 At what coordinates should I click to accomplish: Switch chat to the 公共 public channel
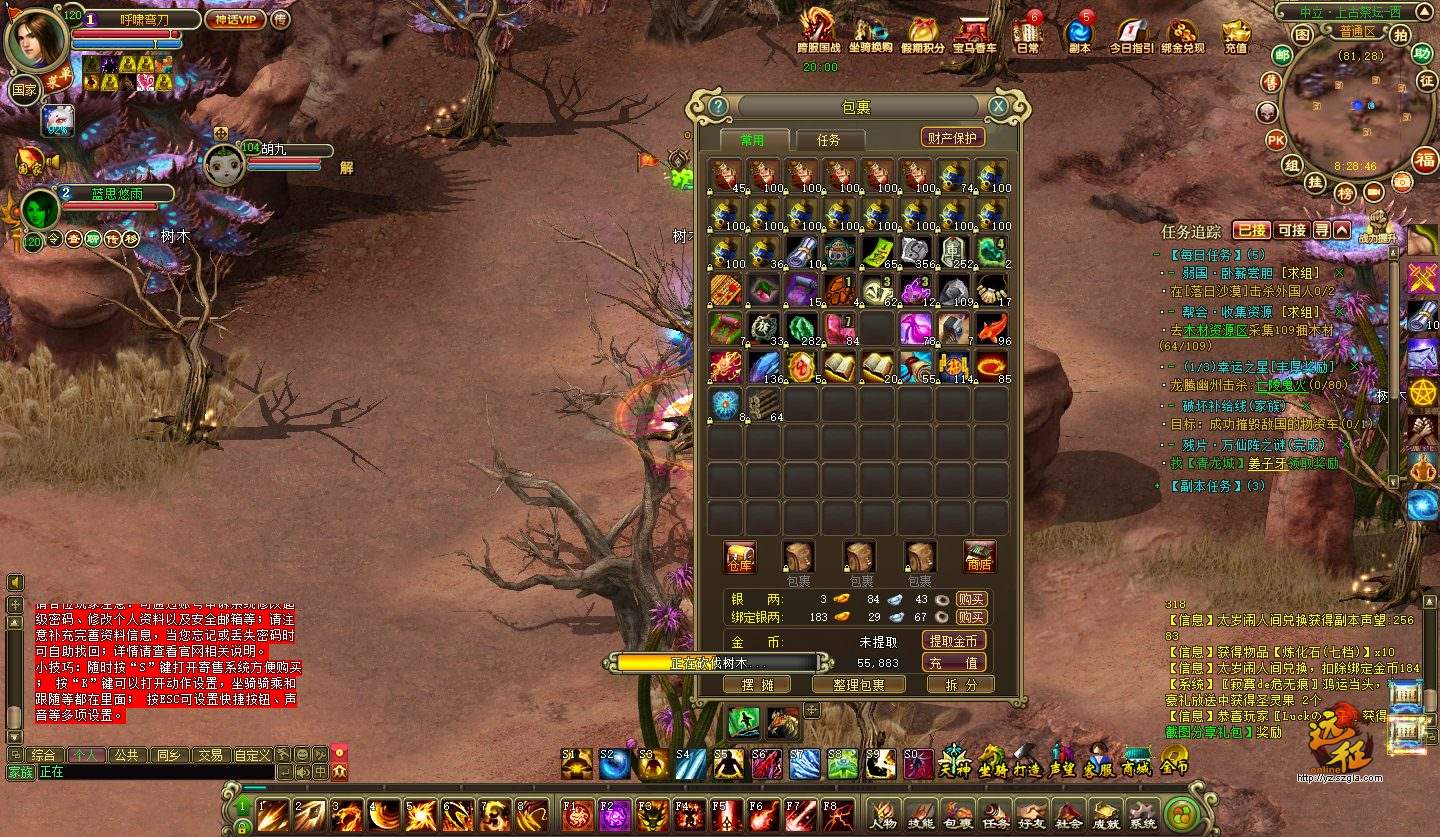125,755
